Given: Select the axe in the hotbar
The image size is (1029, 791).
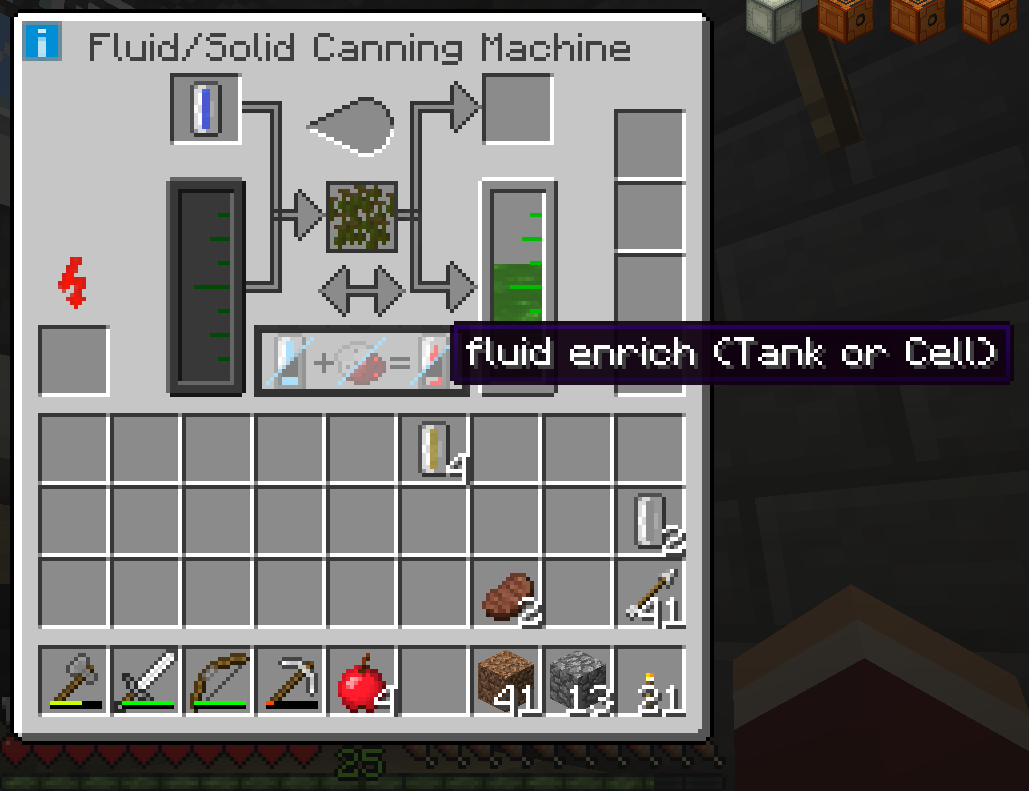Looking at the screenshot, I should pos(74,681).
